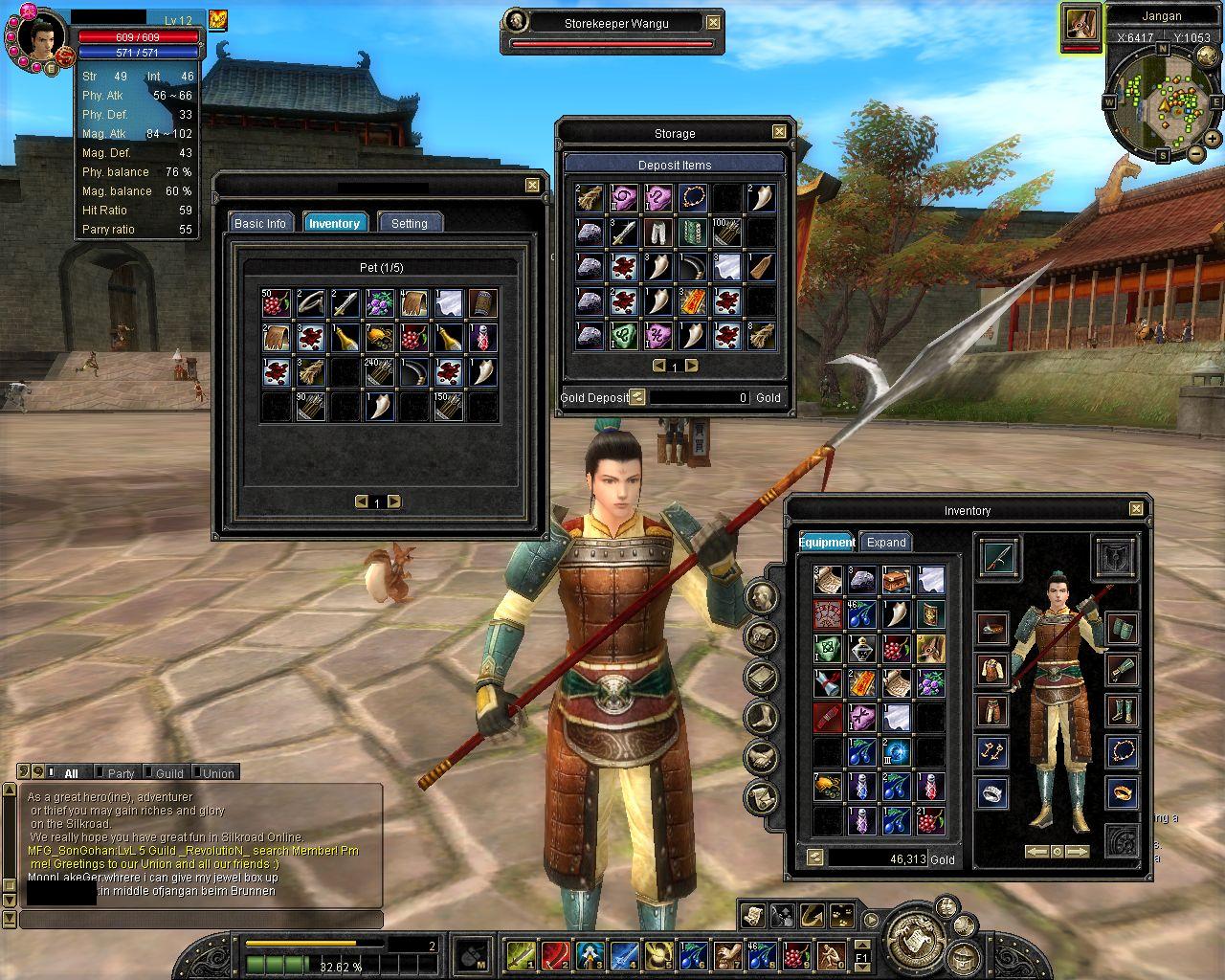Screen dimensions: 1225x980
Task: Select the equipped spear weapon slot
Action: click(x=999, y=557)
